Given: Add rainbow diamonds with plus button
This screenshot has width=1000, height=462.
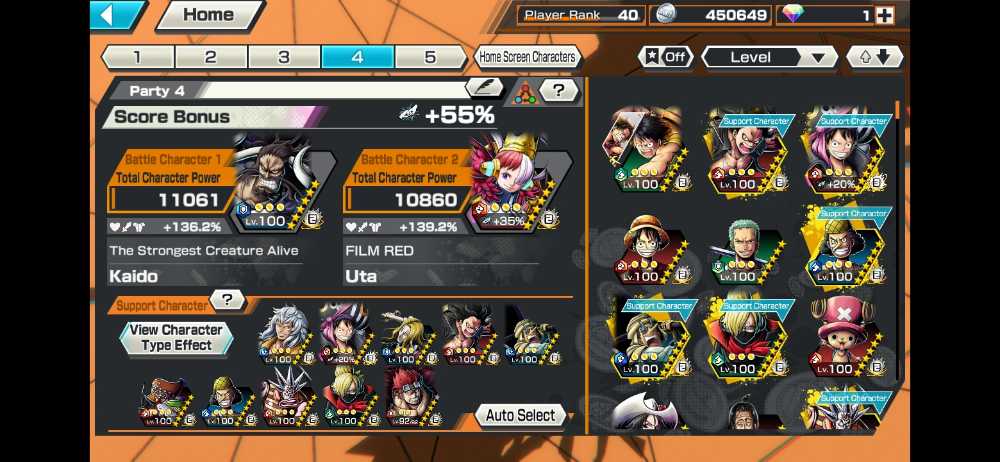Looking at the screenshot, I should tap(884, 15).
